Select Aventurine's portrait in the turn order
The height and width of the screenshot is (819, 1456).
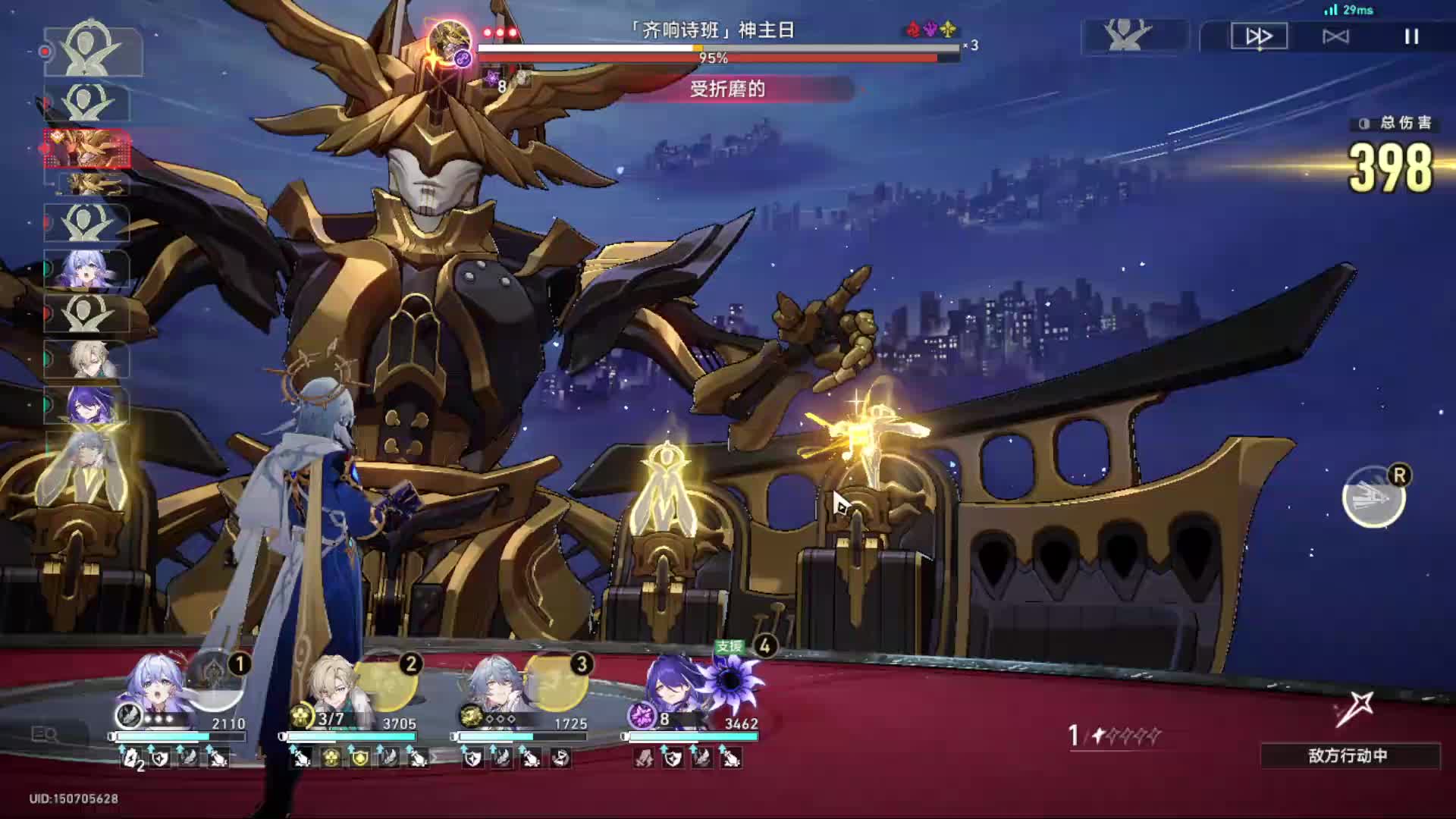(x=86, y=359)
